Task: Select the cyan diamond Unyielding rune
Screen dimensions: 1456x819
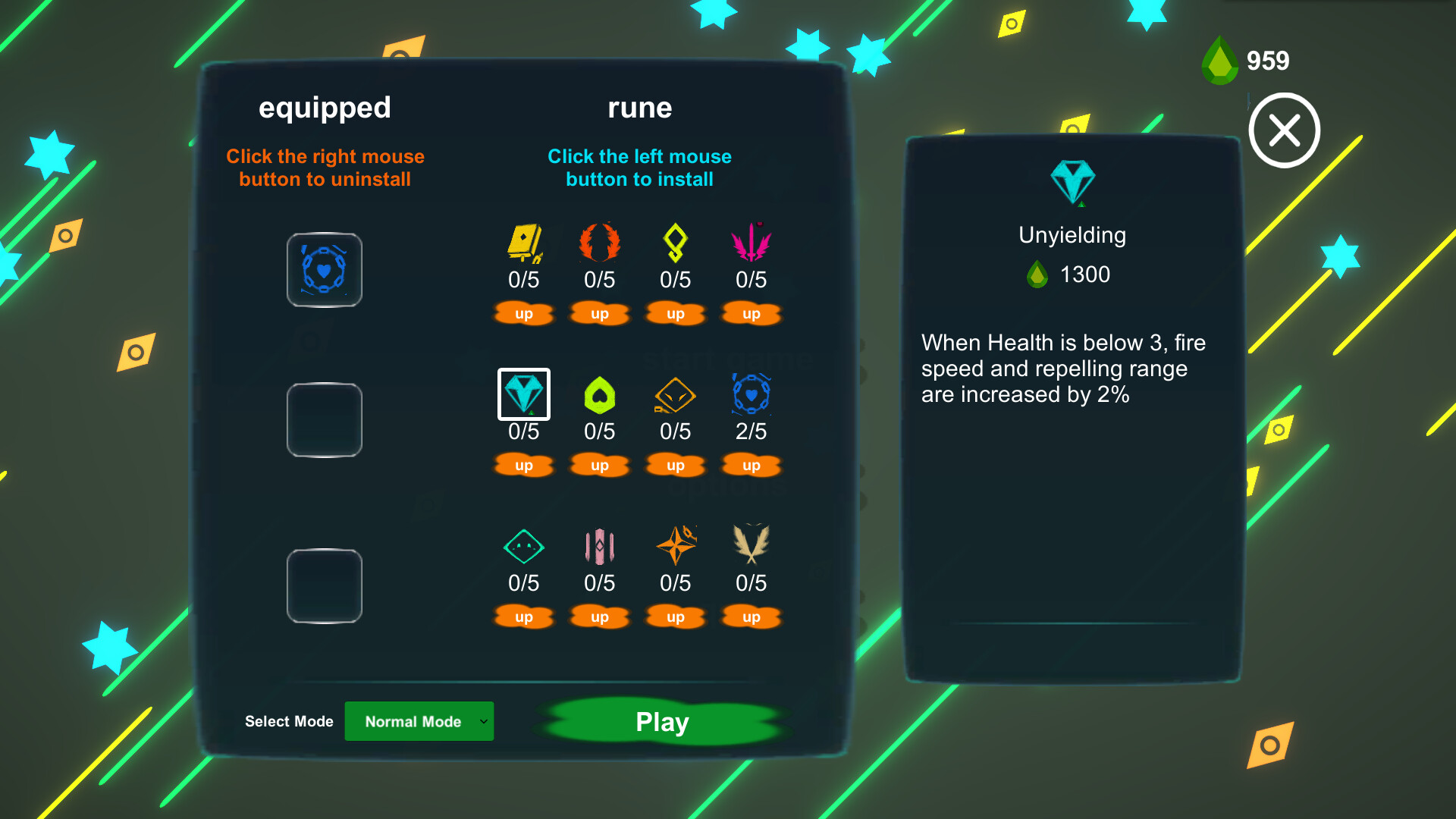Action: pos(523,394)
